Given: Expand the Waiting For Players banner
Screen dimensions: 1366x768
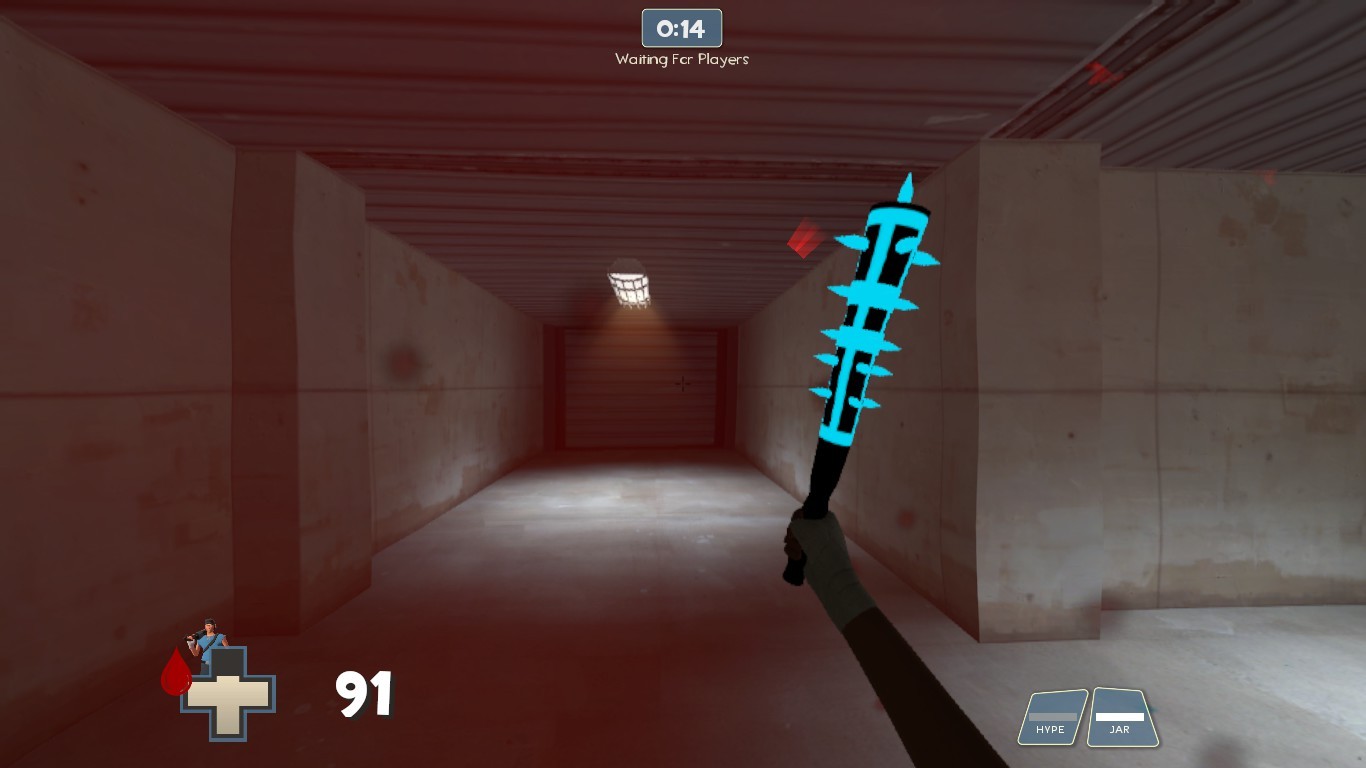Looking at the screenshot, I should coord(681,59).
